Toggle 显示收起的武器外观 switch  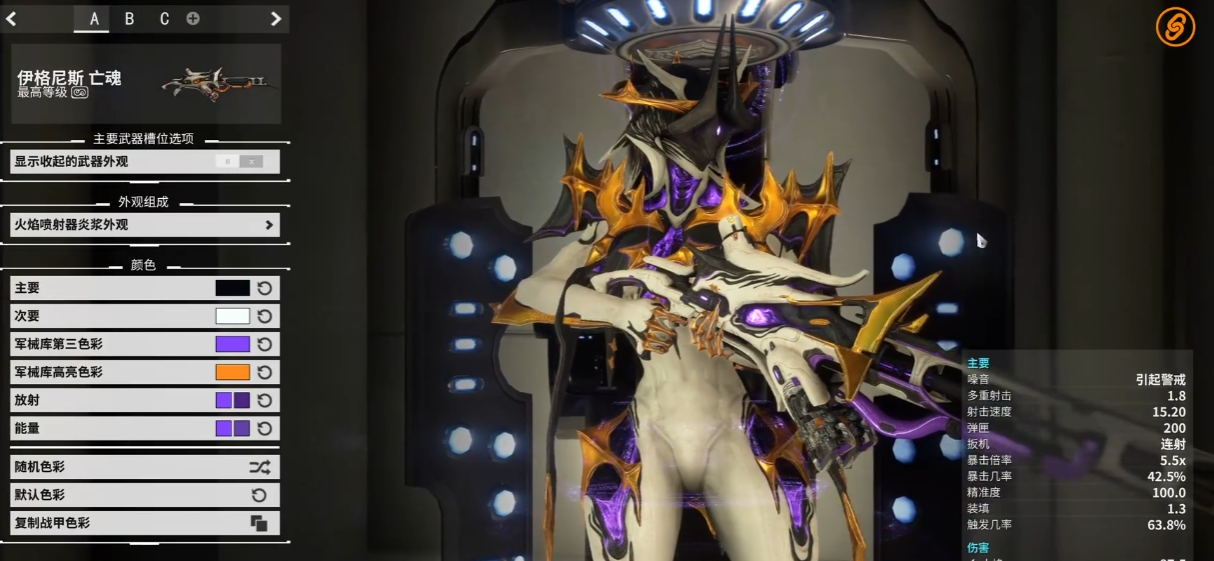[x=240, y=161]
